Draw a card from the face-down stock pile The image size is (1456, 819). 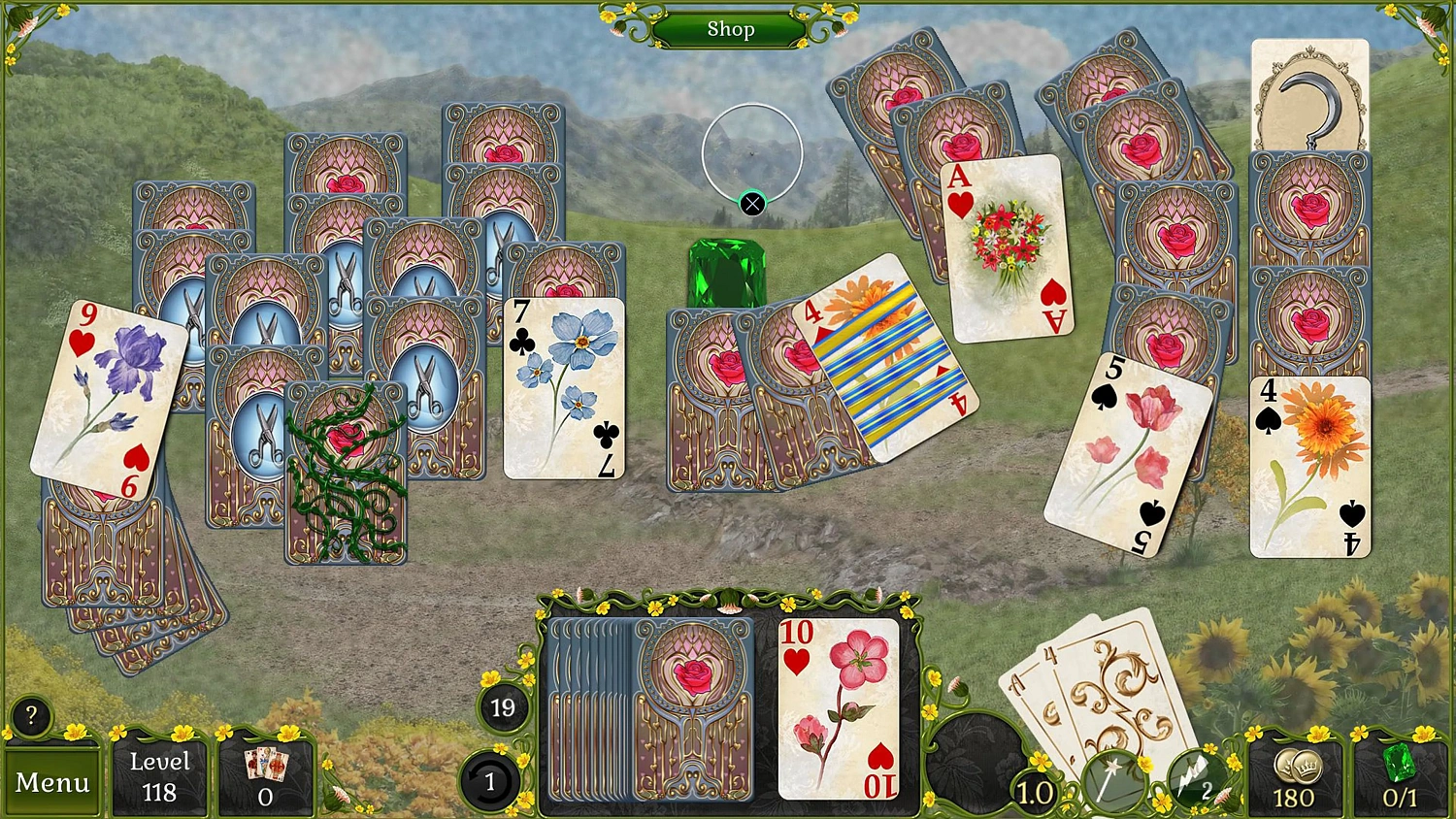pyautogui.click(x=689, y=708)
